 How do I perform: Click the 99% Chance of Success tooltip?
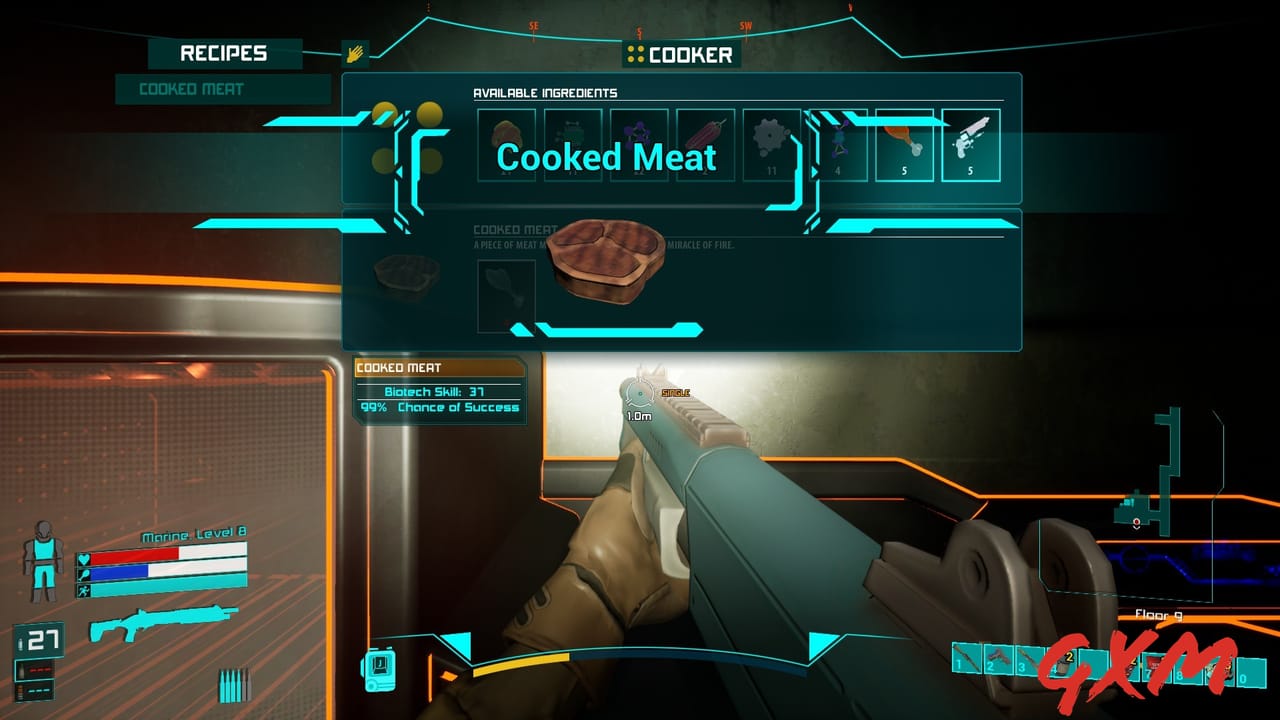pos(441,407)
